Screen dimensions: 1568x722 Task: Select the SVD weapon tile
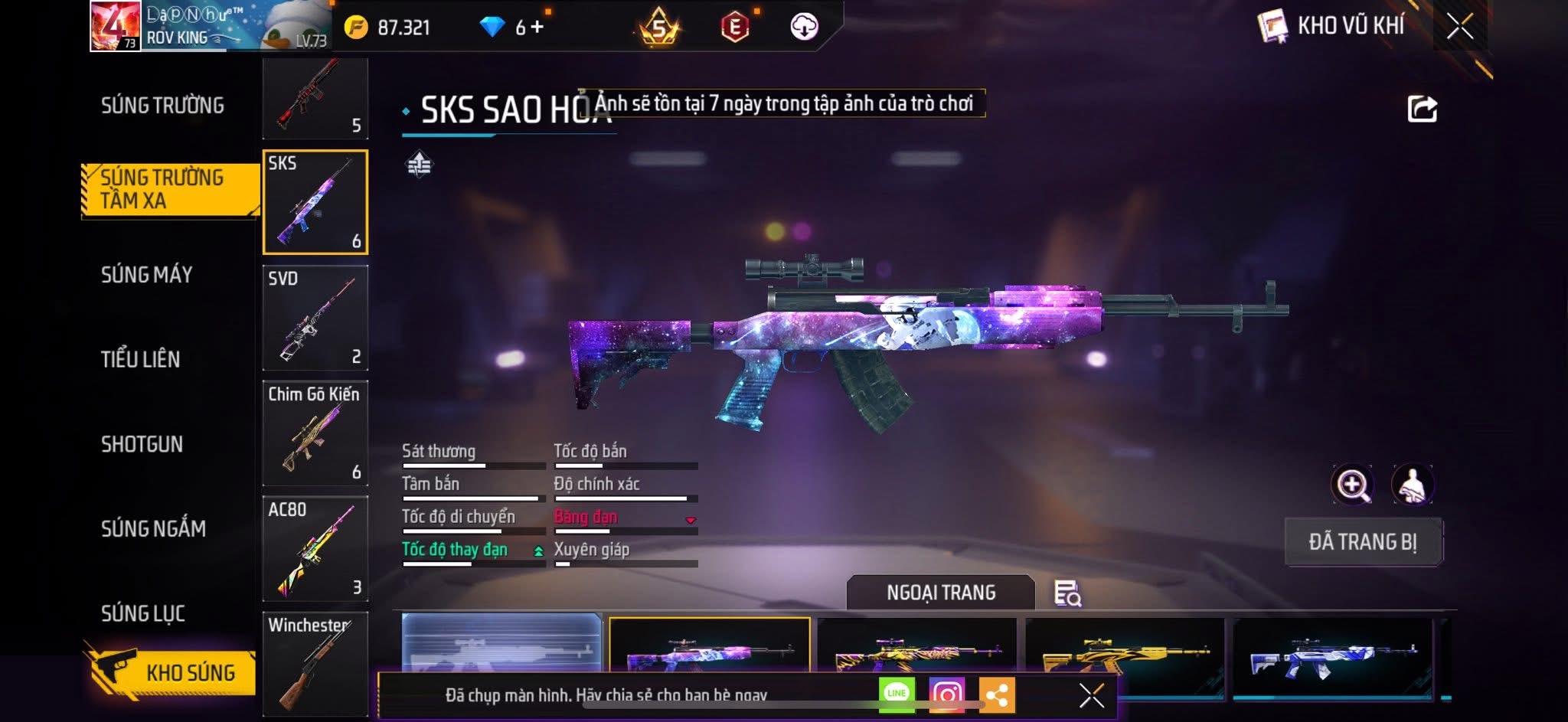315,319
